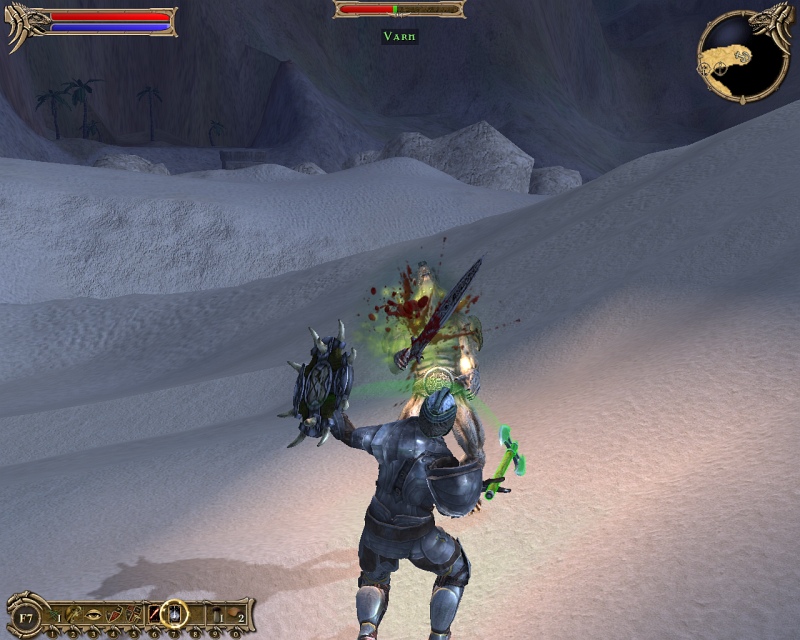Select the shield set icon in slot 5
This screenshot has width=800, height=640.
click(x=135, y=614)
